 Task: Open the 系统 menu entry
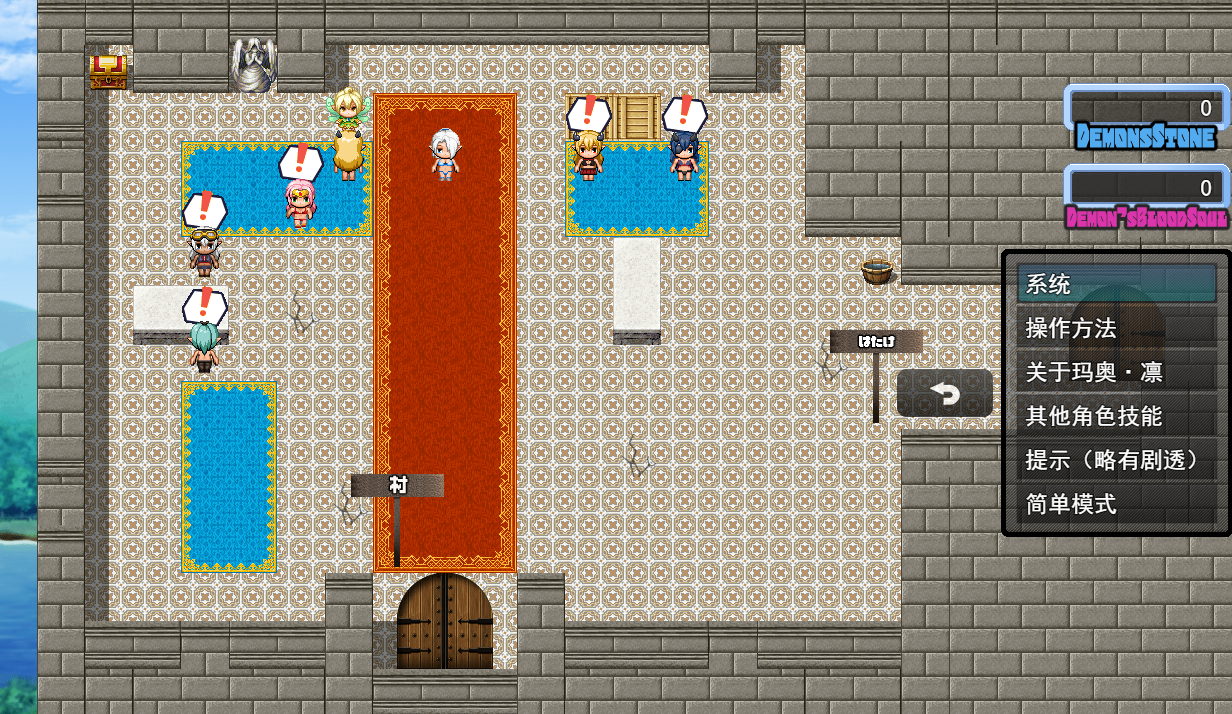pos(1116,285)
